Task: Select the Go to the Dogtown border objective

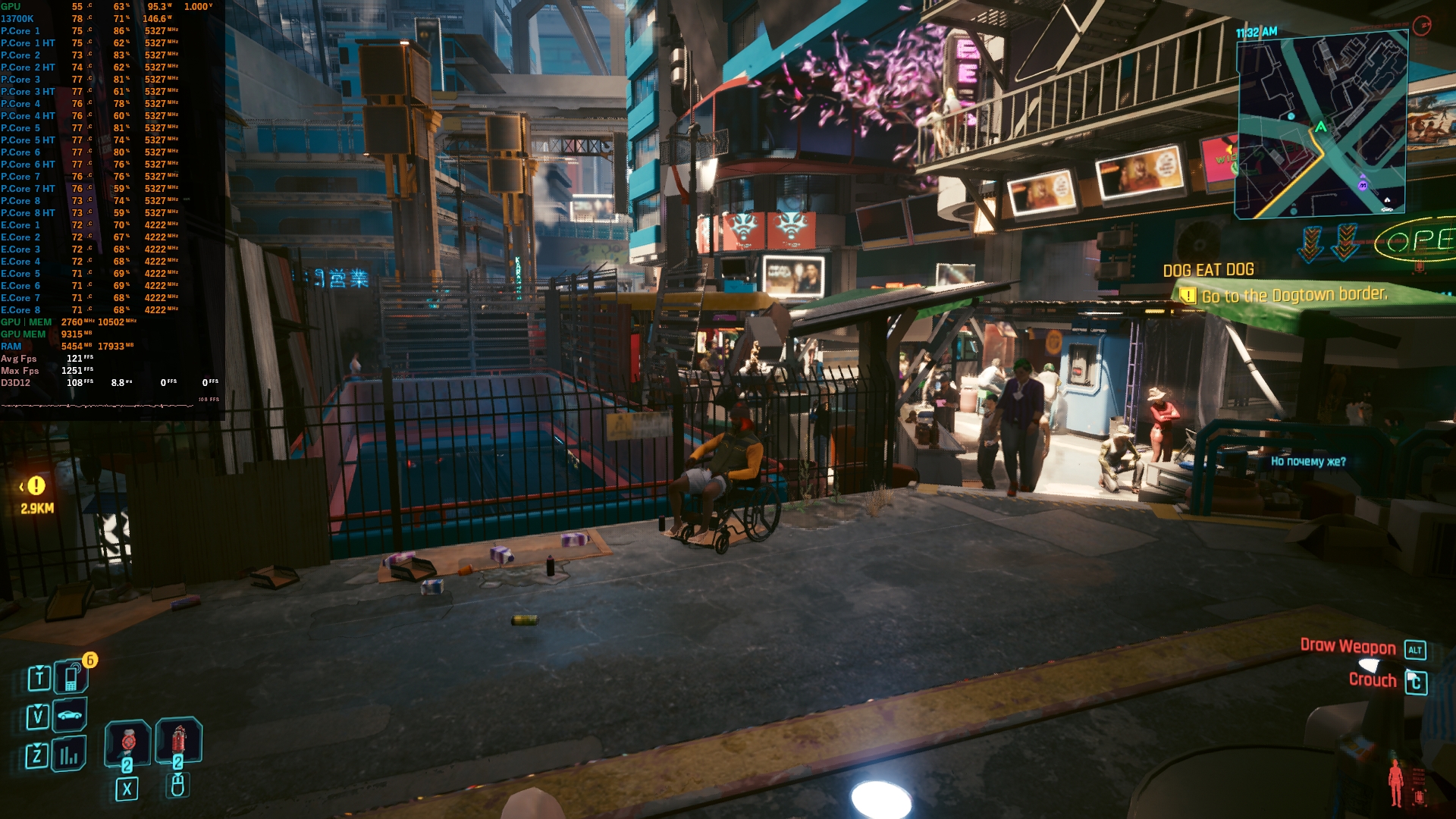Action: point(1294,295)
